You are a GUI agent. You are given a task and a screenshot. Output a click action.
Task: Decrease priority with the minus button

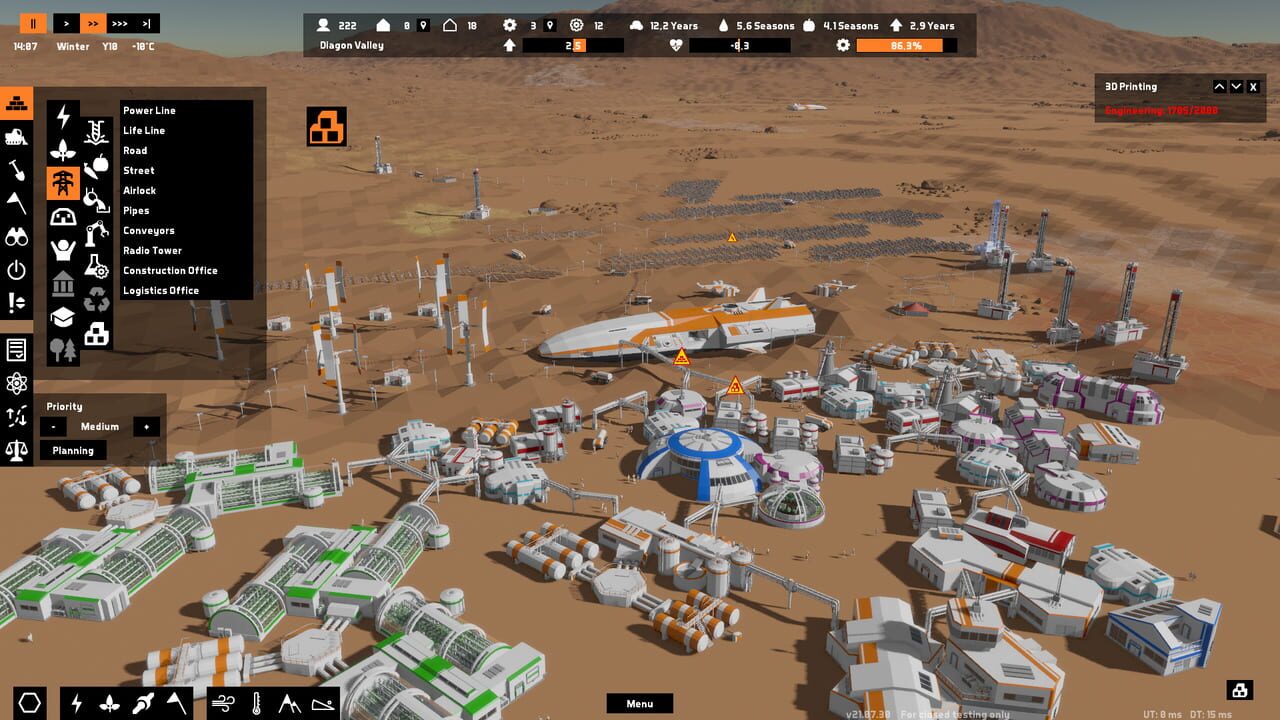53,427
